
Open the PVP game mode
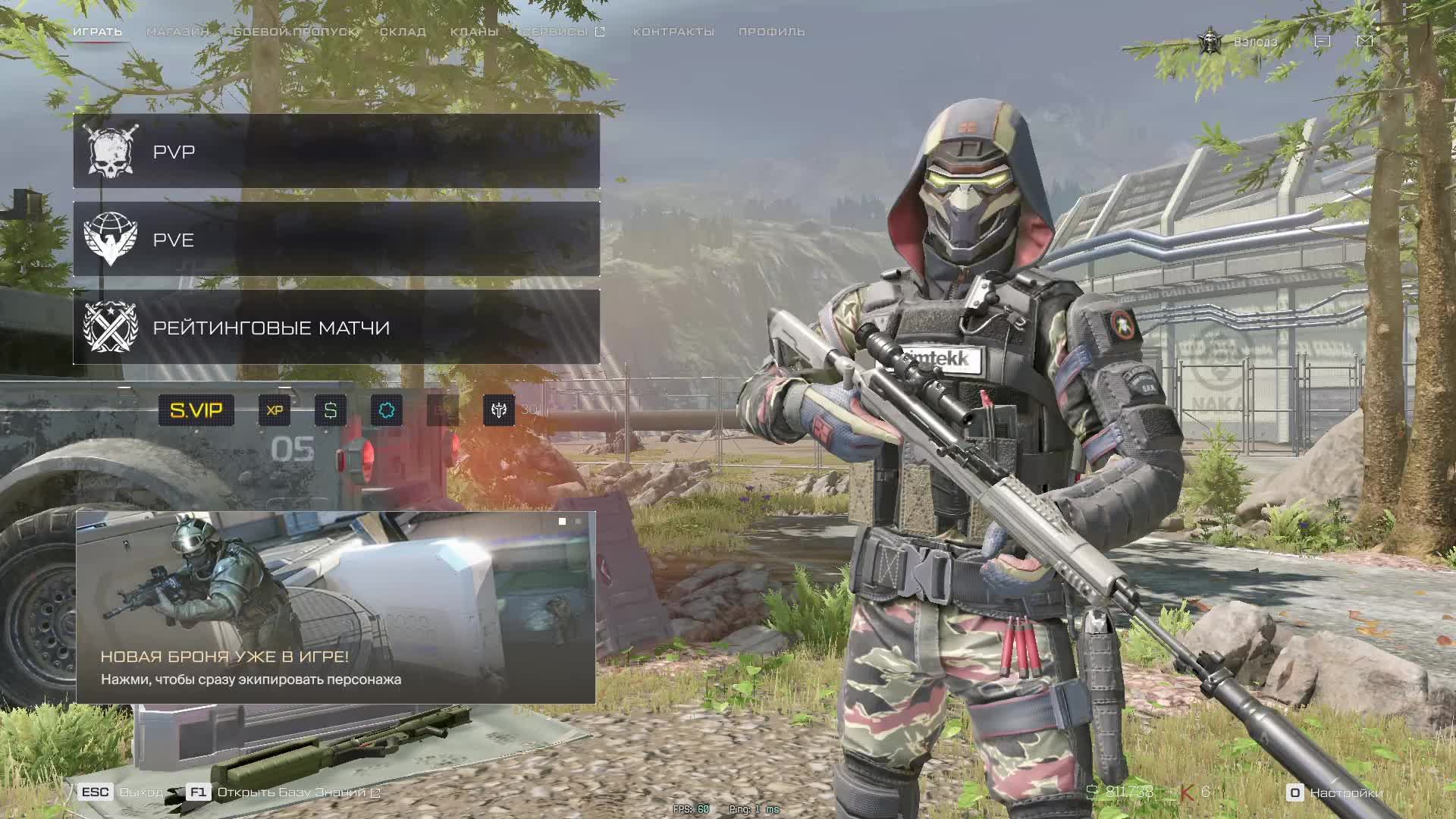pos(336,152)
